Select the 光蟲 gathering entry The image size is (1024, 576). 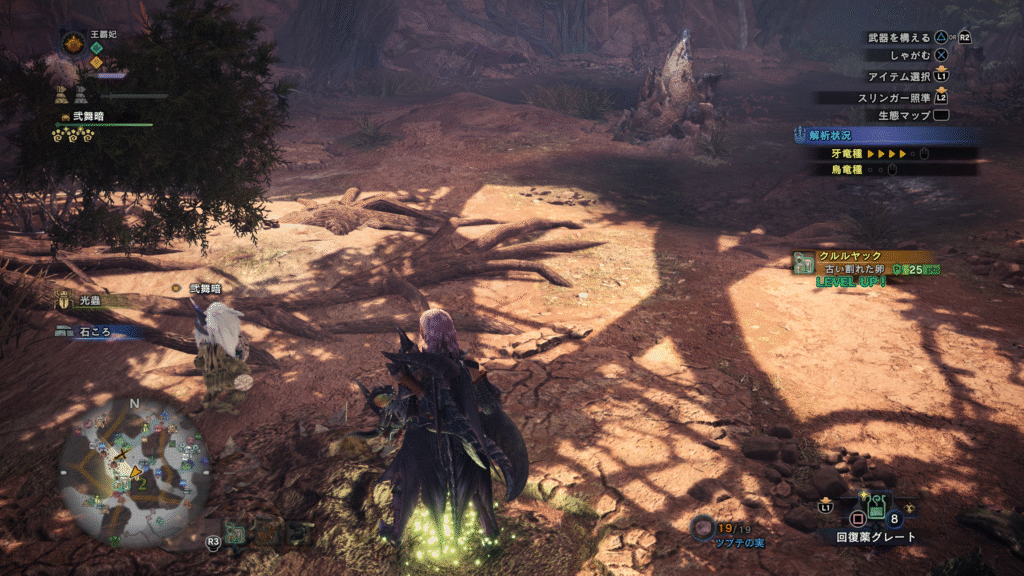pos(90,299)
